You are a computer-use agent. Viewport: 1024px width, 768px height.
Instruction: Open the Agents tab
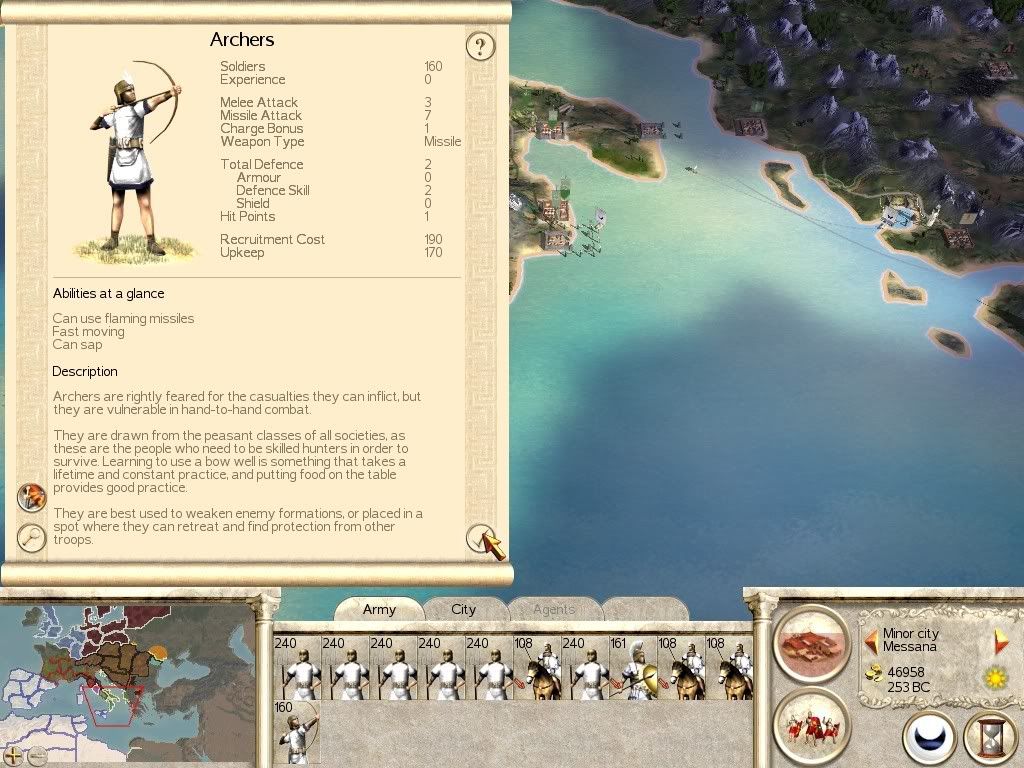click(x=554, y=609)
